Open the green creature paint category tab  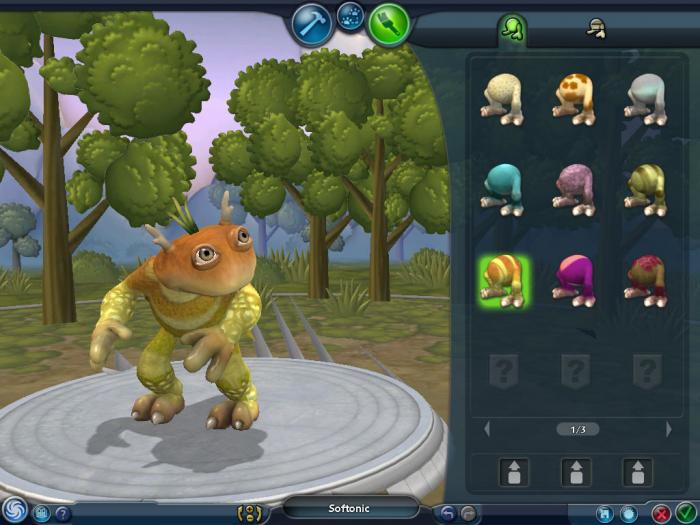click(x=513, y=29)
